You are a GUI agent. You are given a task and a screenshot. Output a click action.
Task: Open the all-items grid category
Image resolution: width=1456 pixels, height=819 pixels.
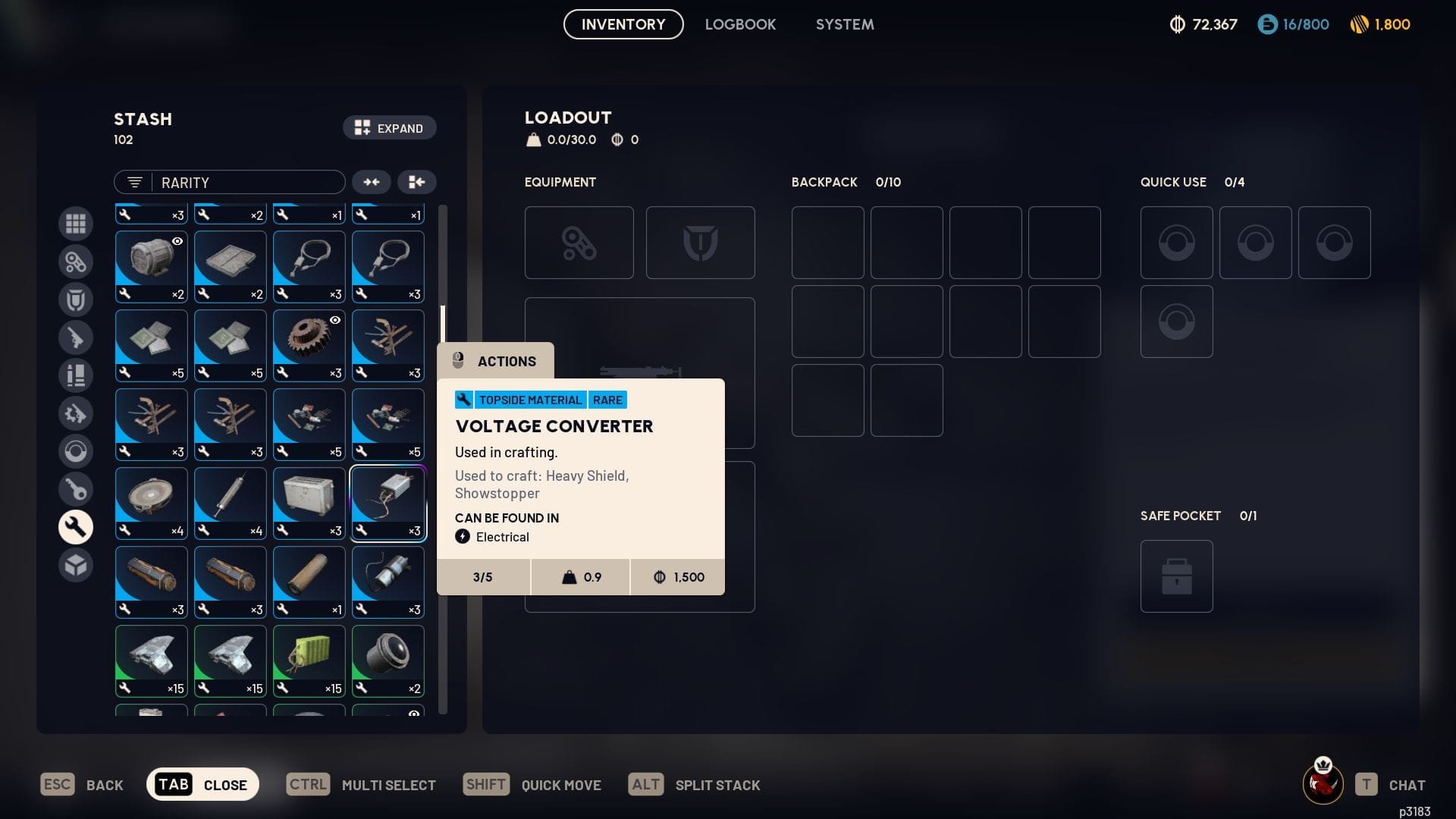pos(76,224)
